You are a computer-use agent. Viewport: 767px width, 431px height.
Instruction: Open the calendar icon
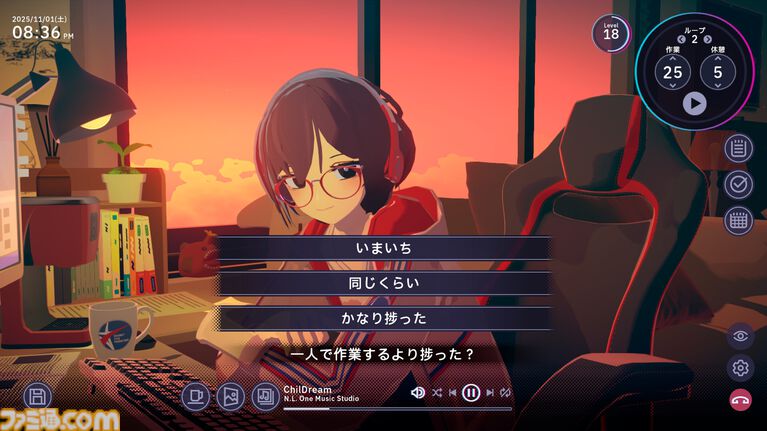coord(739,220)
